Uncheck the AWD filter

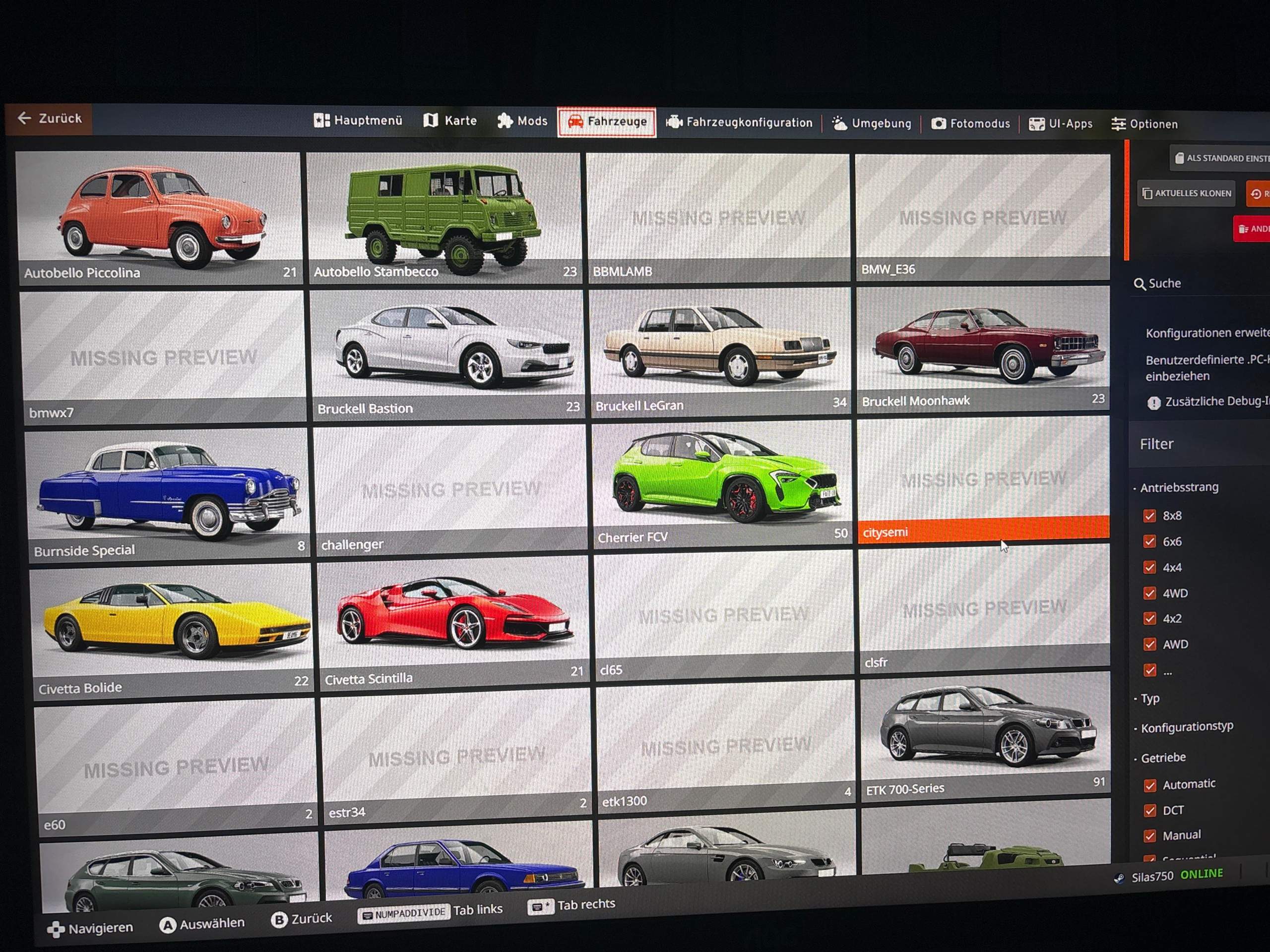click(x=1150, y=645)
